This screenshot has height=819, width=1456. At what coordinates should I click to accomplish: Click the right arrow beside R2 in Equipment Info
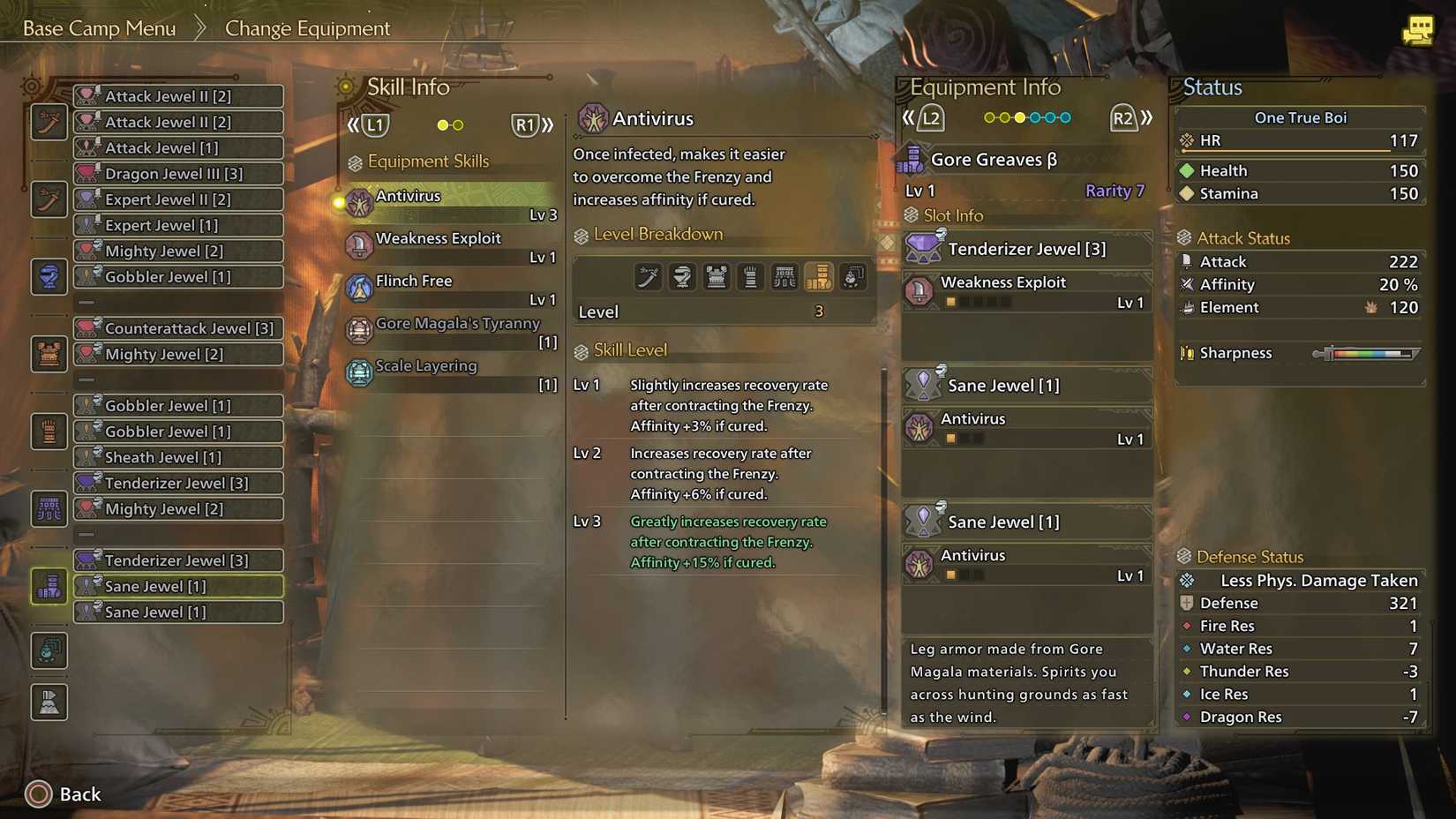[1146, 116]
